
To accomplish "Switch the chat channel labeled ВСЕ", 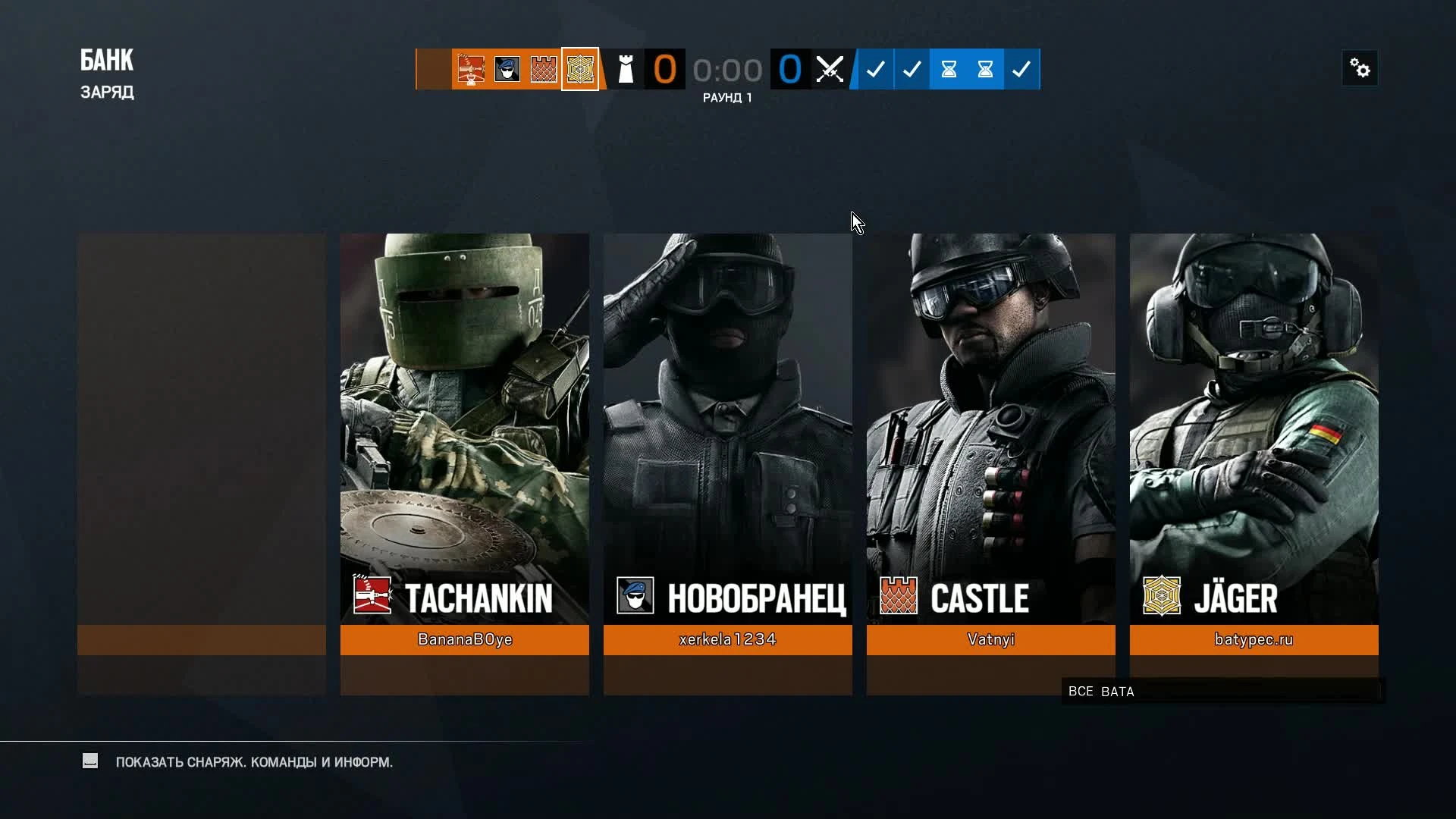I will pyautogui.click(x=1081, y=691).
